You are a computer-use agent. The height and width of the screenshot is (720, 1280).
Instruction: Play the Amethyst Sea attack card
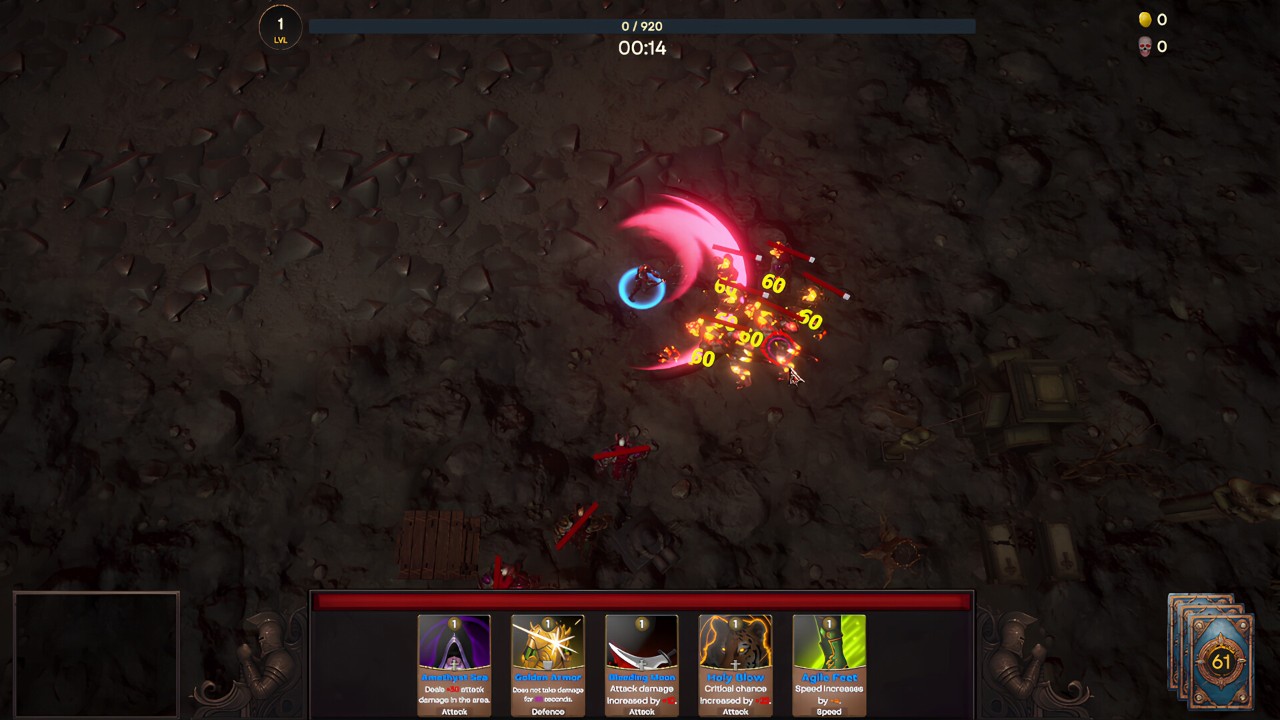(454, 665)
